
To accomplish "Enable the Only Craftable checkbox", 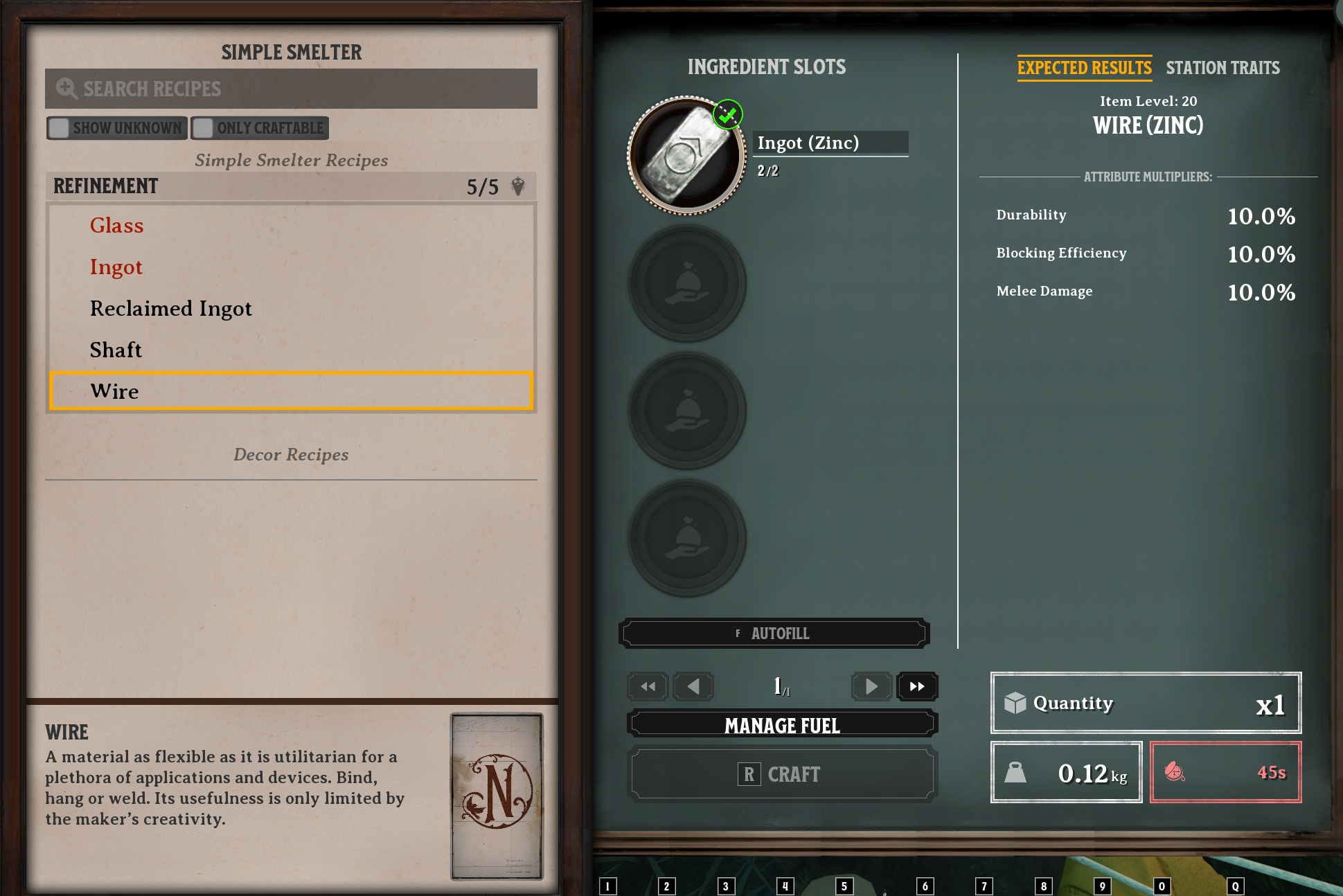I will click(203, 127).
